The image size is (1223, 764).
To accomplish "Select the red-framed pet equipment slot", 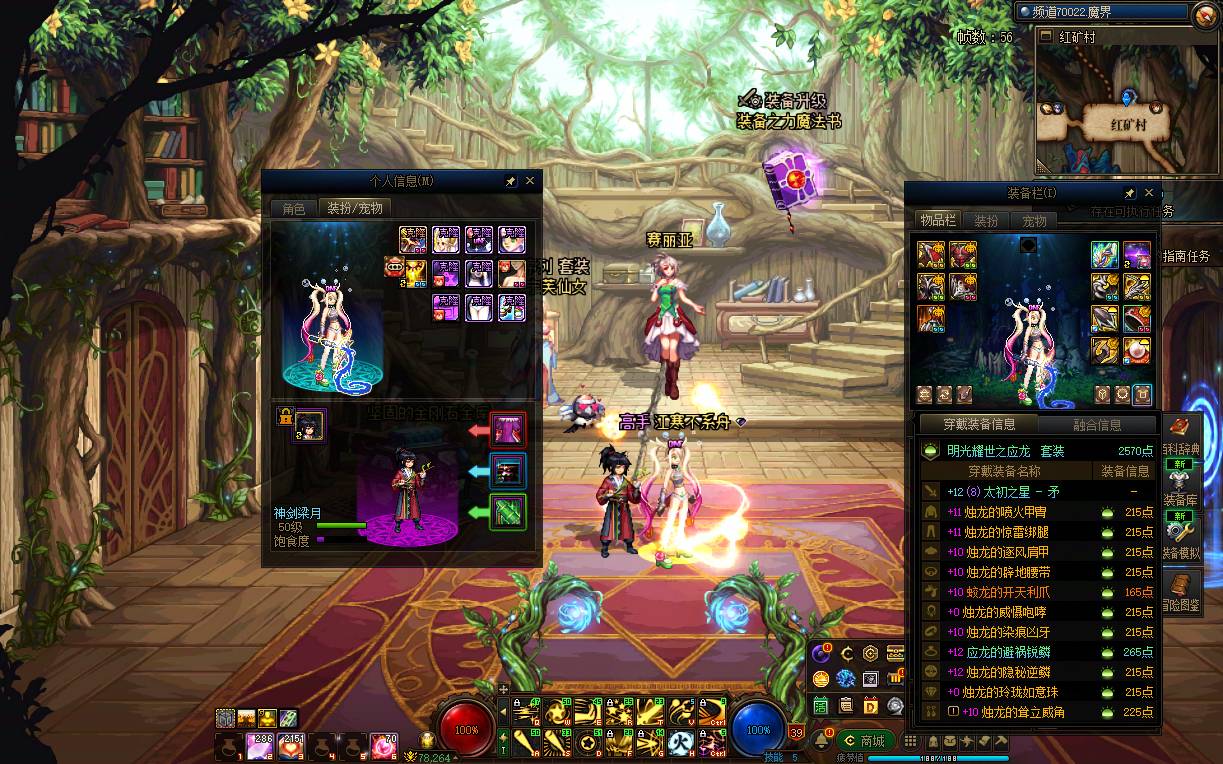I will [x=508, y=430].
